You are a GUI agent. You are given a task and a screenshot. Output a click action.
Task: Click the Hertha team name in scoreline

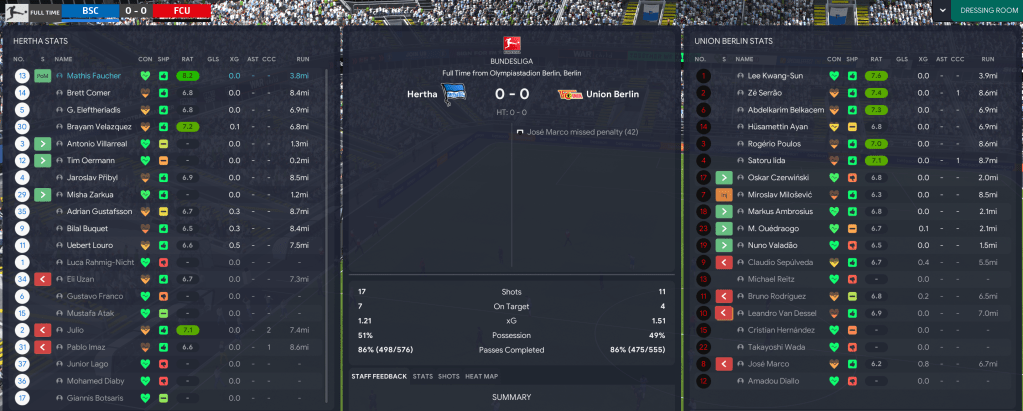coord(421,95)
